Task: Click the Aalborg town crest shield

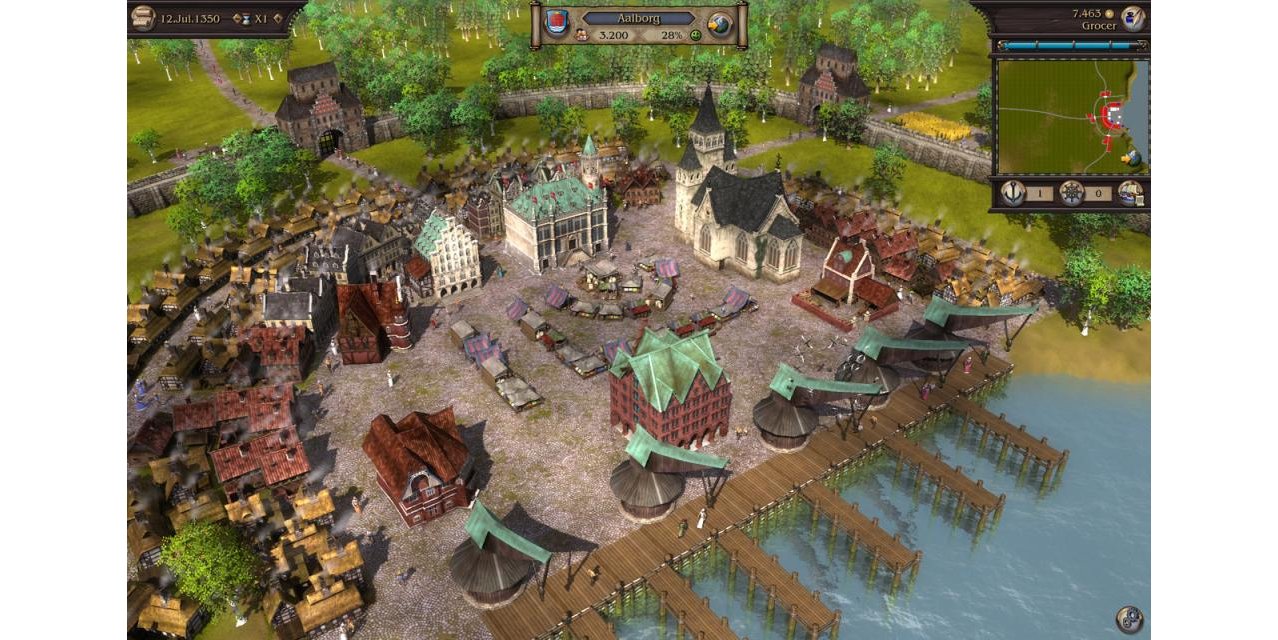Action: (558, 23)
